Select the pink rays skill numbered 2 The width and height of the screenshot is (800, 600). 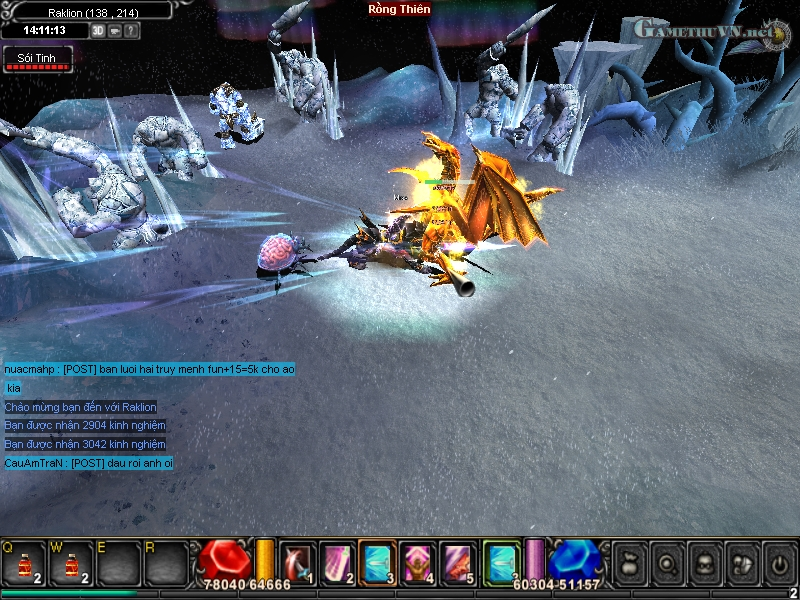pos(337,562)
